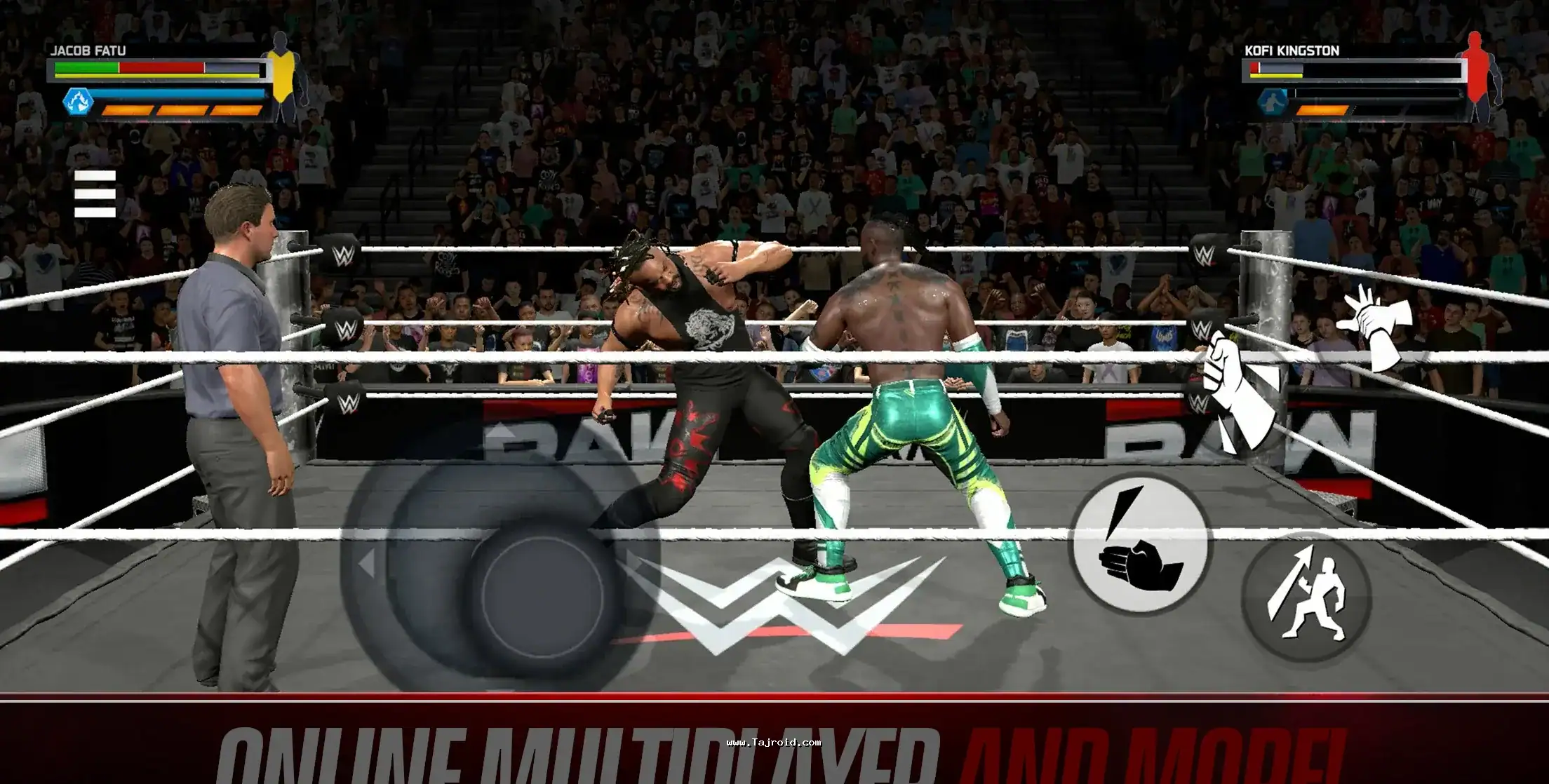Tap the running wrestler action button

1306,597
